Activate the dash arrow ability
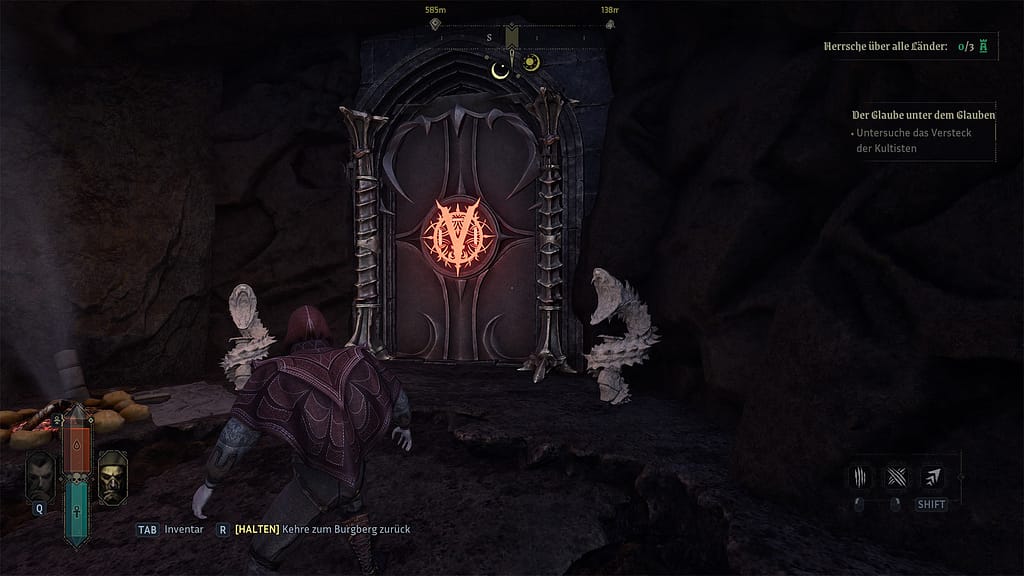The width and height of the screenshot is (1024, 576). click(931, 476)
